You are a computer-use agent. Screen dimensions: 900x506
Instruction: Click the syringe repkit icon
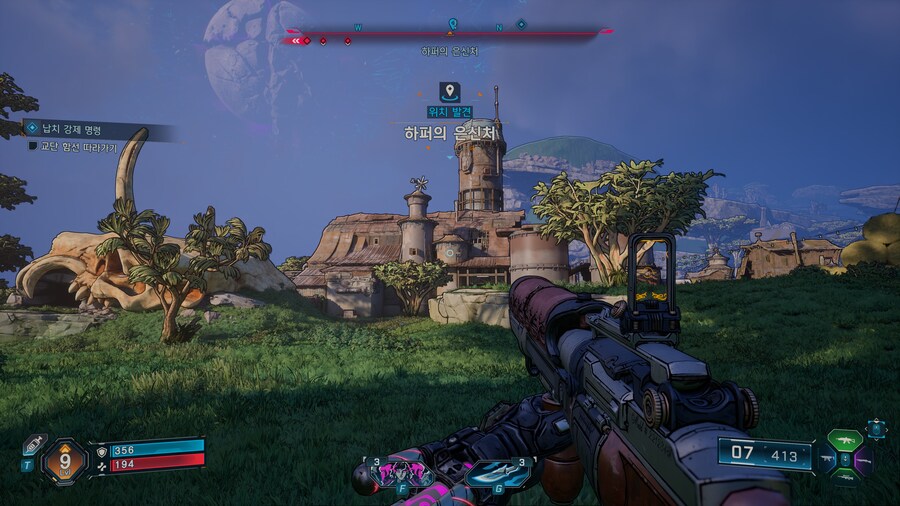click(x=33, y=444)
